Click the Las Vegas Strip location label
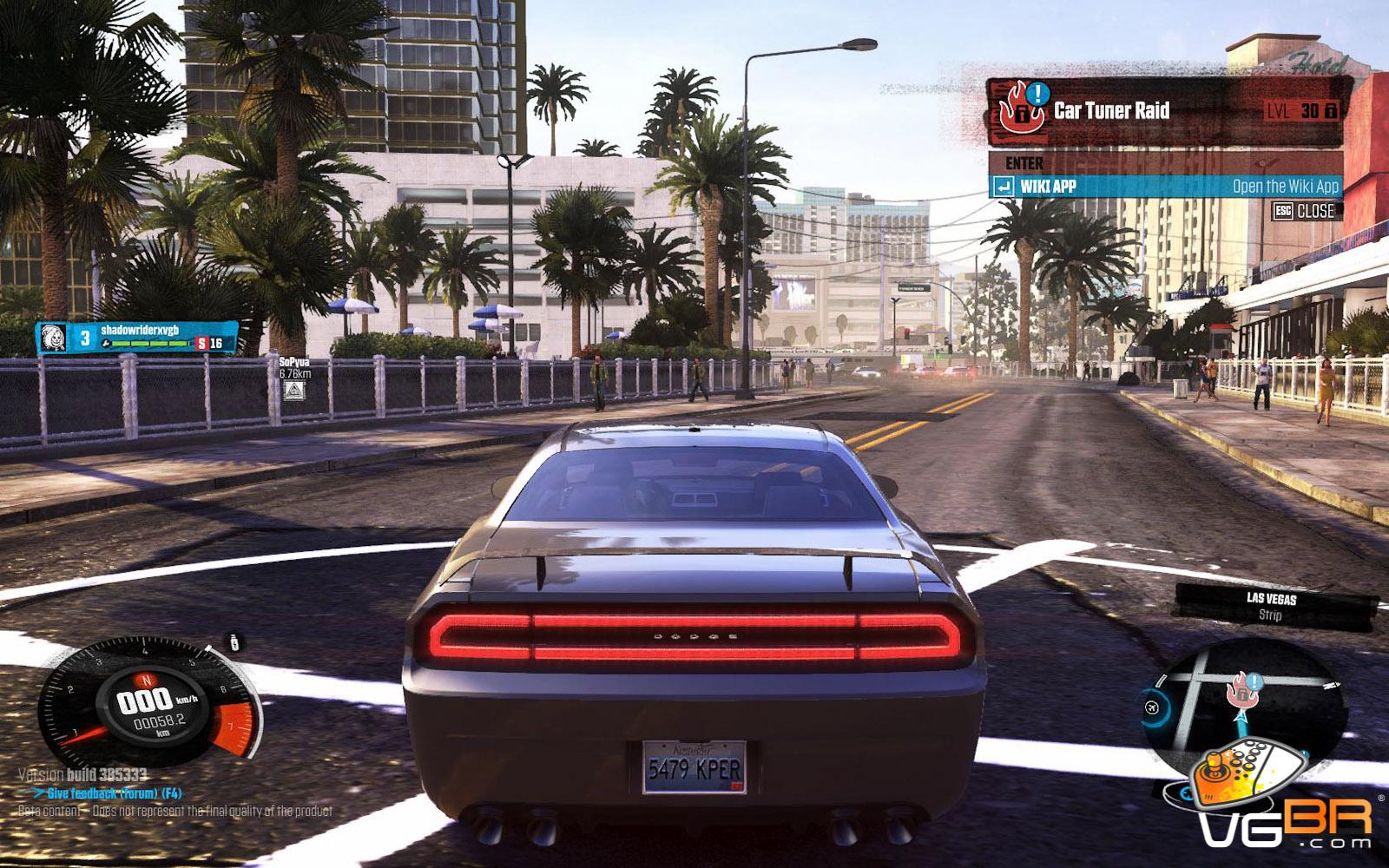The height and width of the screenshot is (868, 1389). click(x=1271, y=606)
